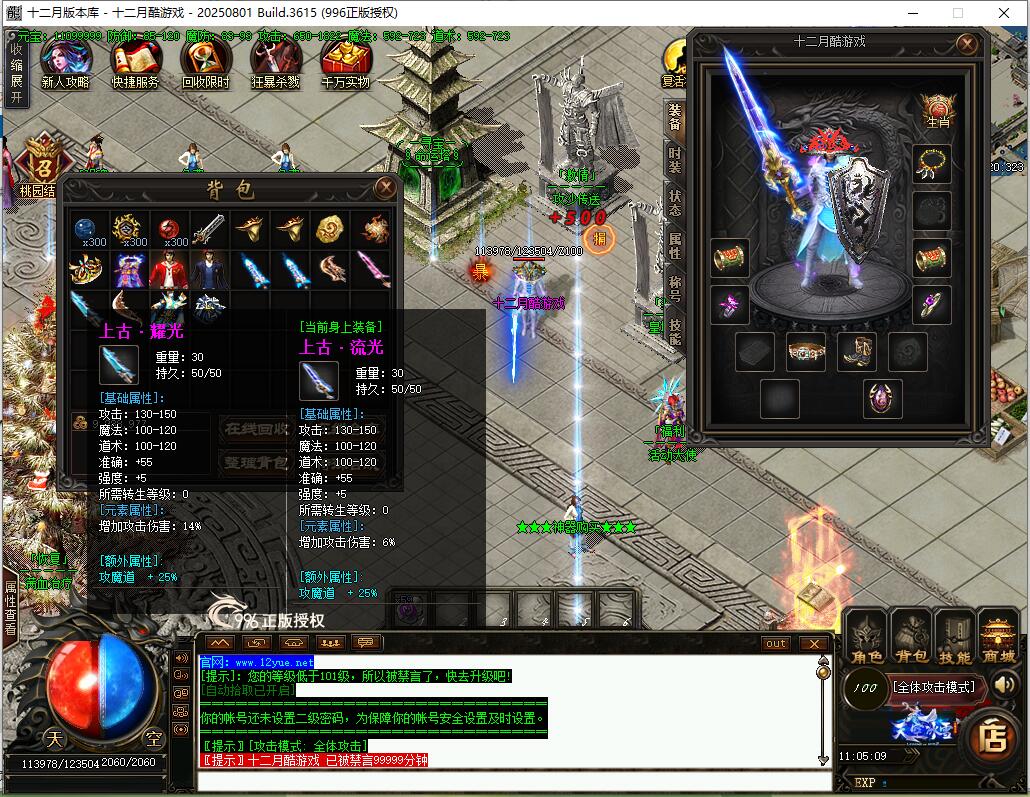Image resolution: width=1030 pixels, height=797 pixels.
Task: Select the equipped necklace slot
Action: tap(931, 163)
